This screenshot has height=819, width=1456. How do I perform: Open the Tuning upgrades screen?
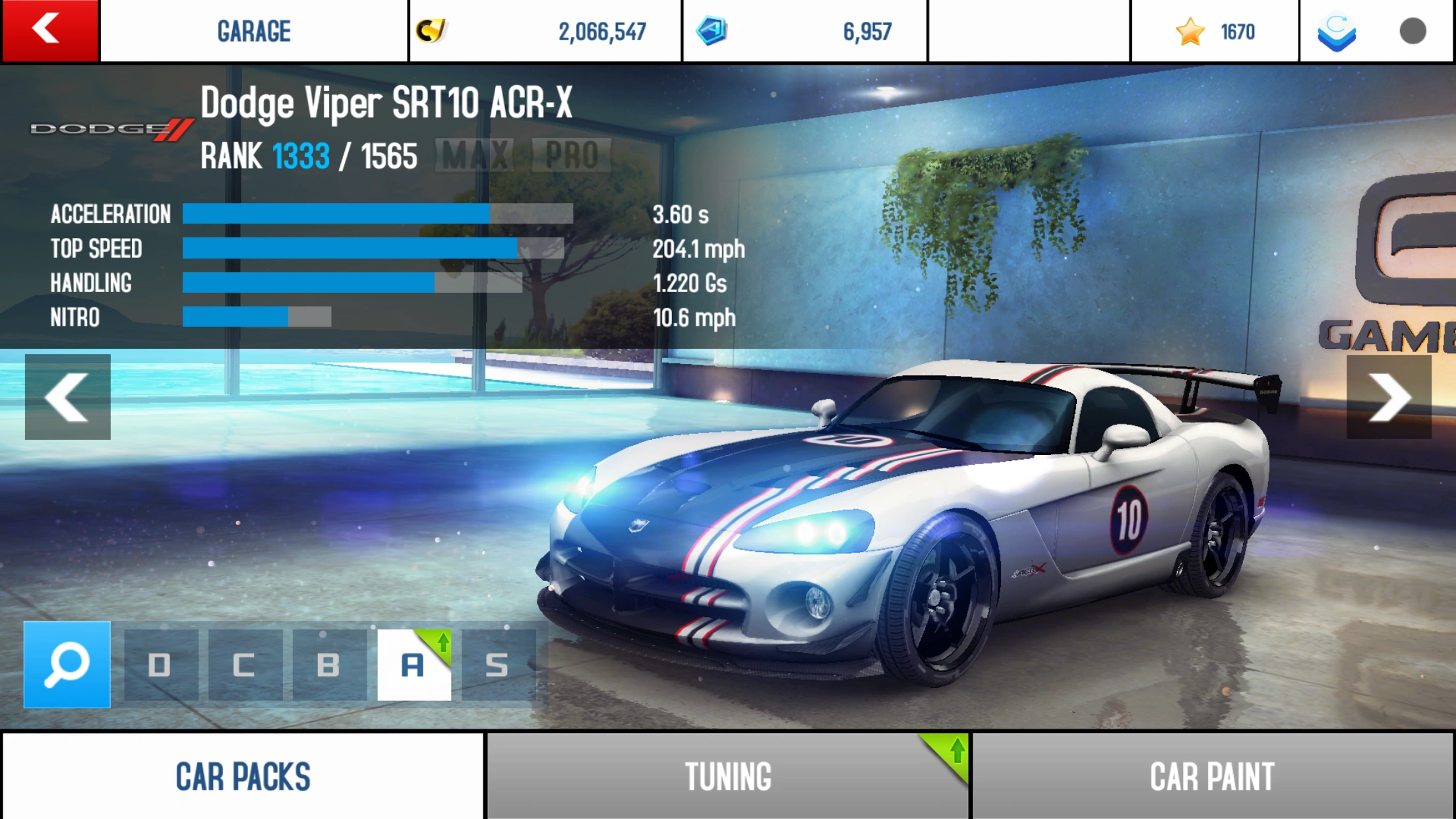tap(728, 776)
